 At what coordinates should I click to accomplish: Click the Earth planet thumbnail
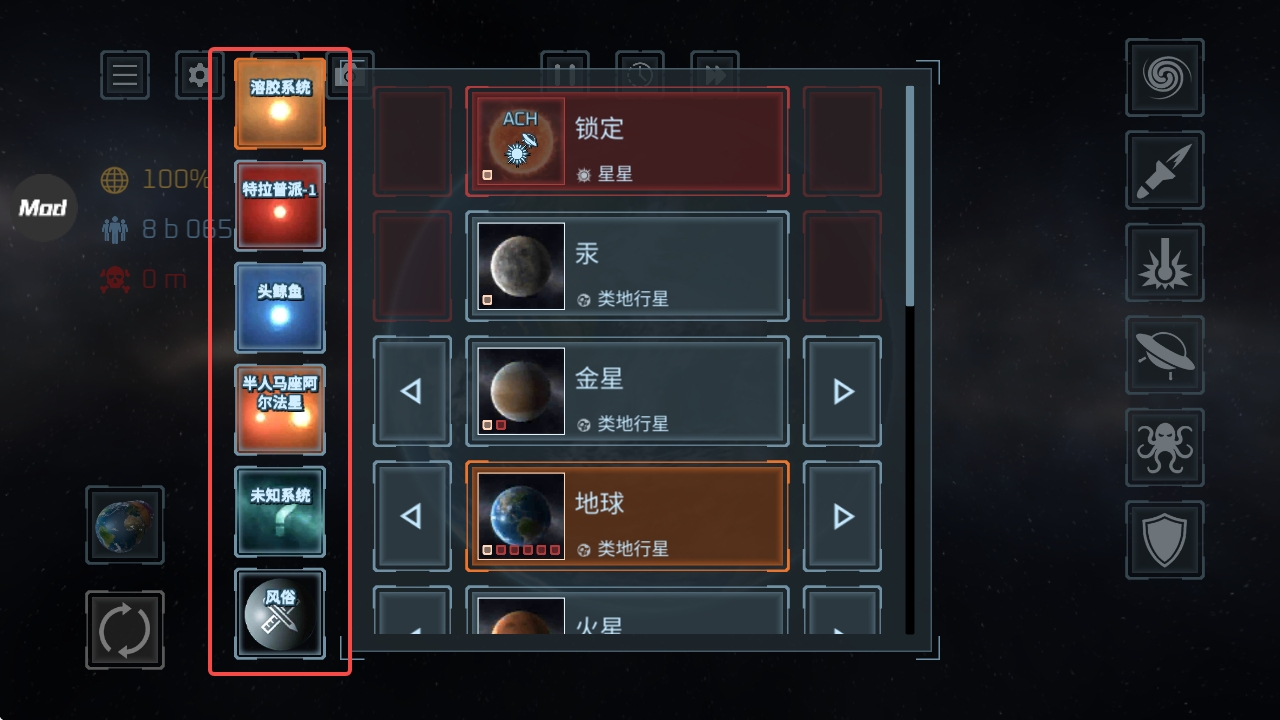[519, 516]
